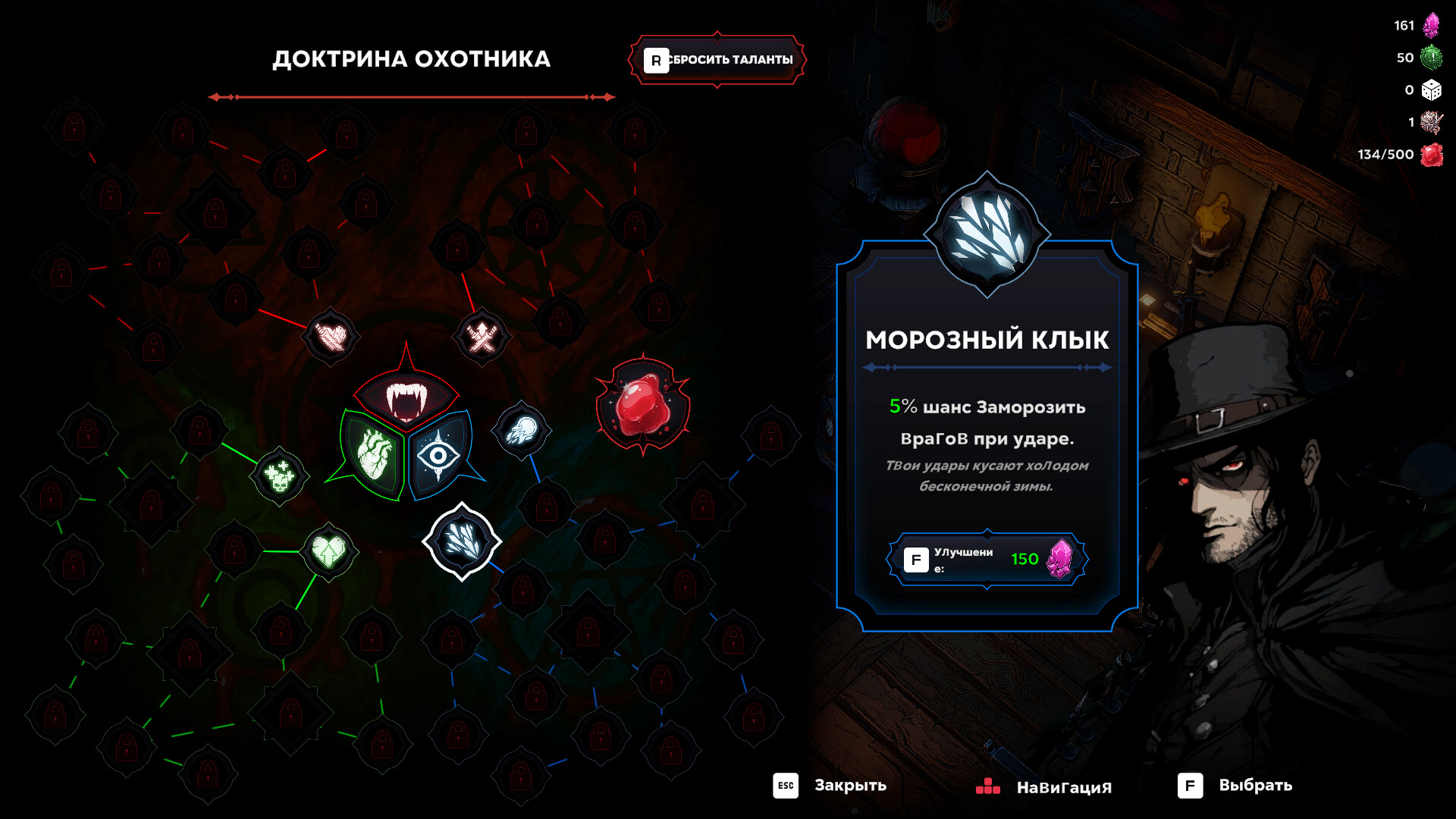The image size is (1456, 819).
Task: Click the Выбрать select option
Action: click(x=1235, y=786)
